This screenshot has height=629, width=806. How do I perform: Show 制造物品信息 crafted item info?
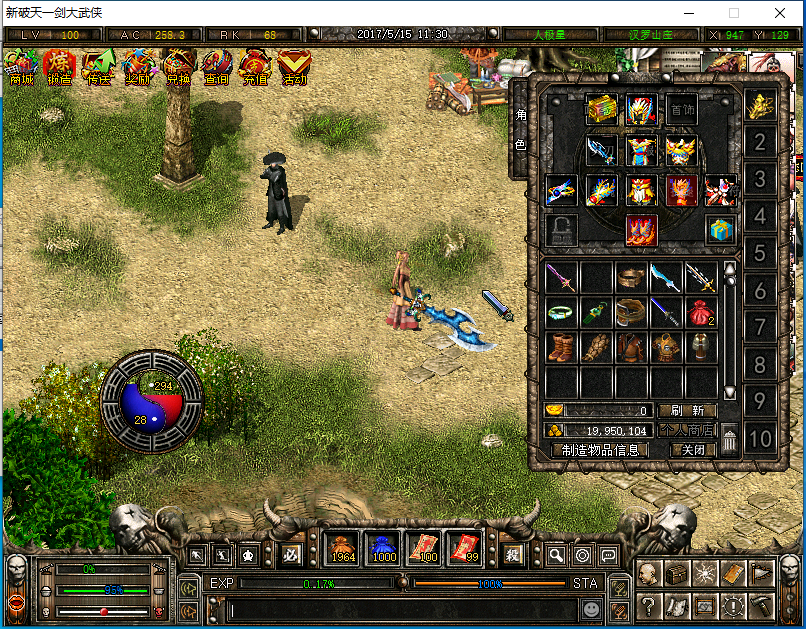click(600, 450)
